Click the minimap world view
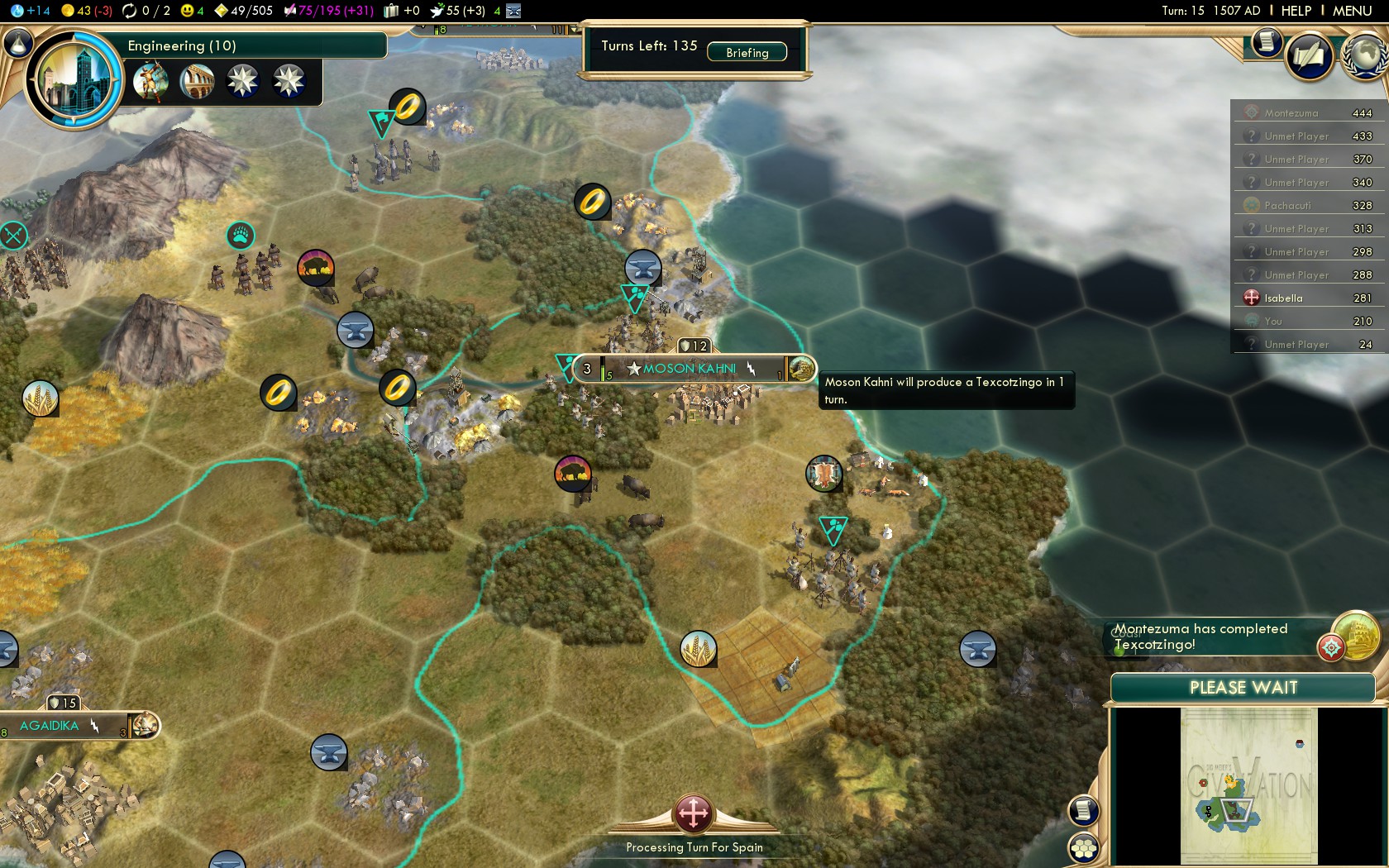Image resolution: width=1389 pixels, height=868 pixels. 1248,785
